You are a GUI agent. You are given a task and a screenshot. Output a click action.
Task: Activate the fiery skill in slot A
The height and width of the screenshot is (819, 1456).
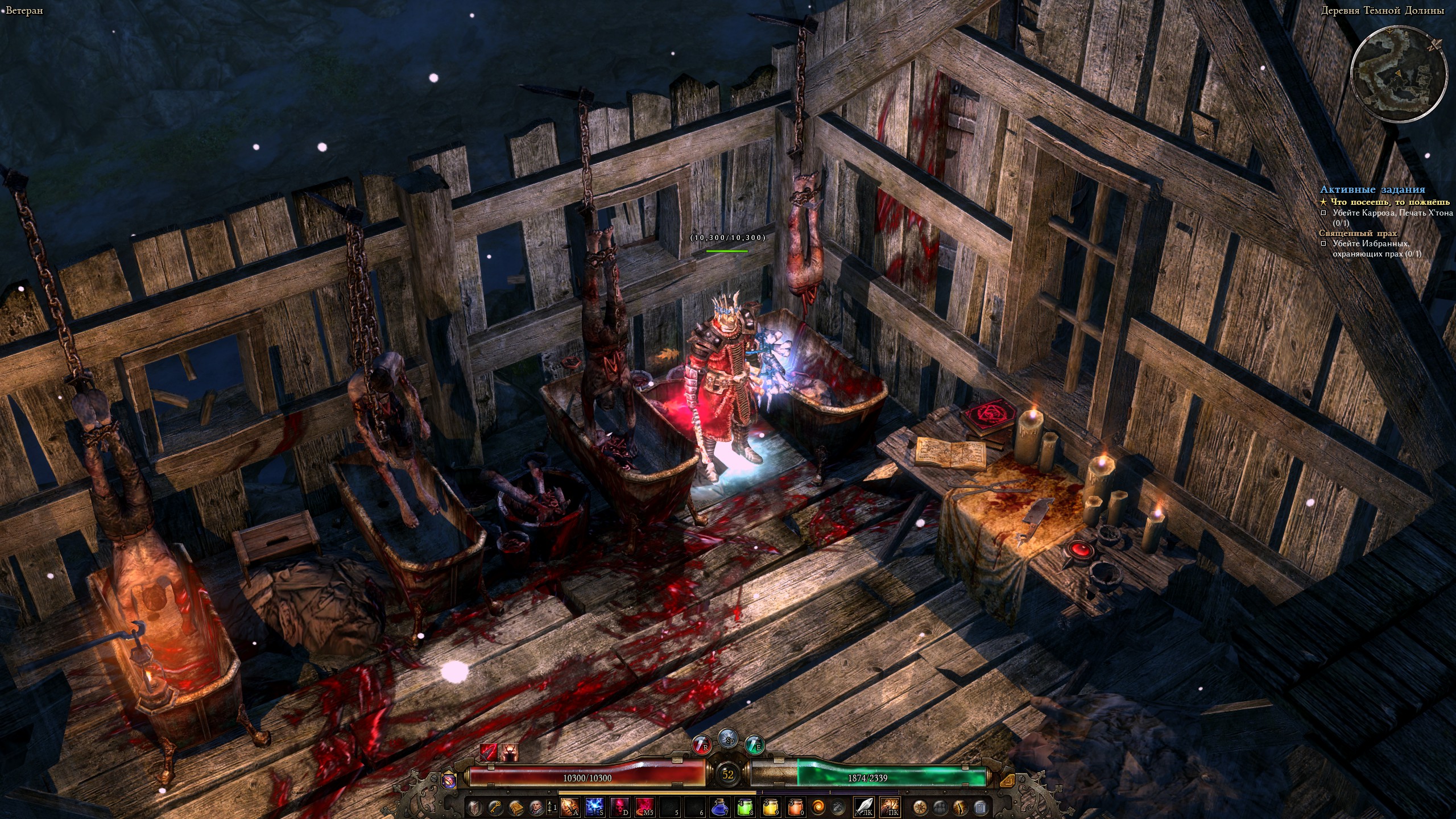point(570,806)
